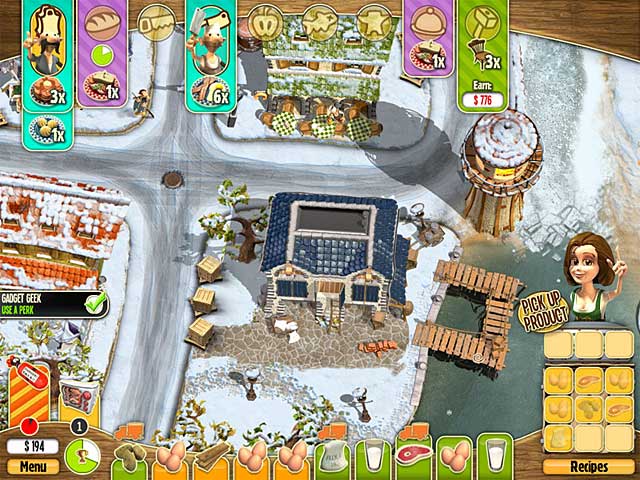The width and height of the screenshot is (640, 480).
Task: Select the potatoes in the bottom tray
Action: (131, 457)
